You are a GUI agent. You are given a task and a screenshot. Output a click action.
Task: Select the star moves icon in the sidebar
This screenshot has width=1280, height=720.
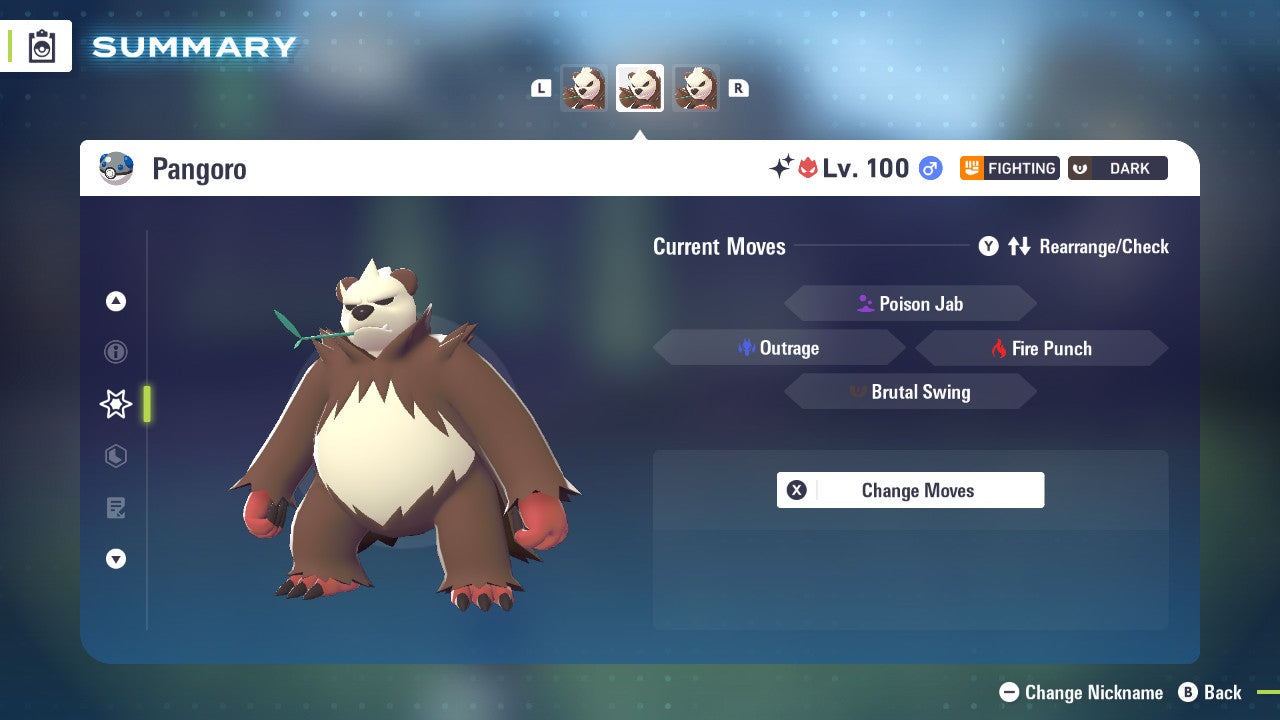tap(115, 404)
